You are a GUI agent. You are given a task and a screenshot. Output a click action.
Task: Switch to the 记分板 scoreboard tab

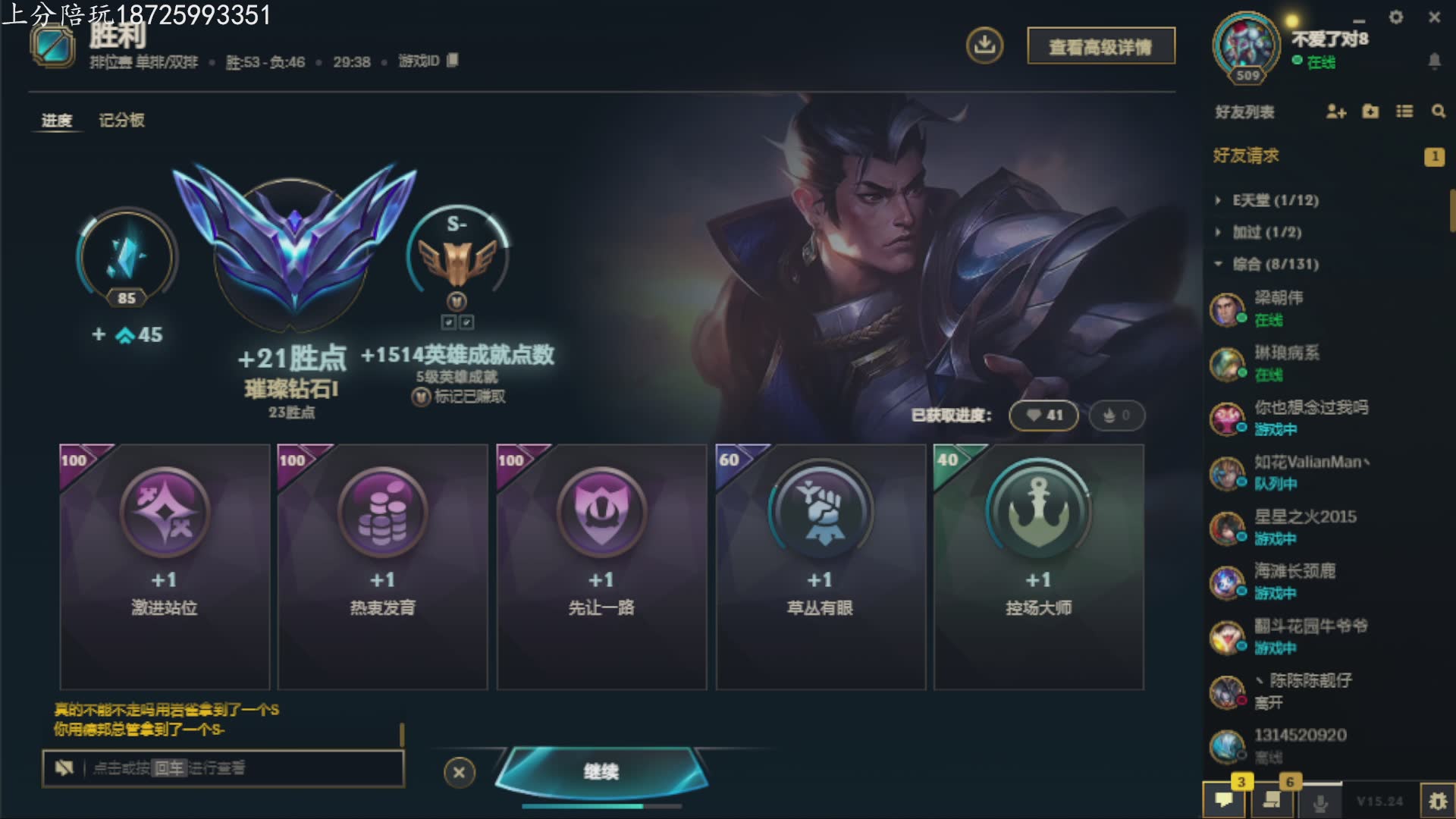click(x=121, y=120)
